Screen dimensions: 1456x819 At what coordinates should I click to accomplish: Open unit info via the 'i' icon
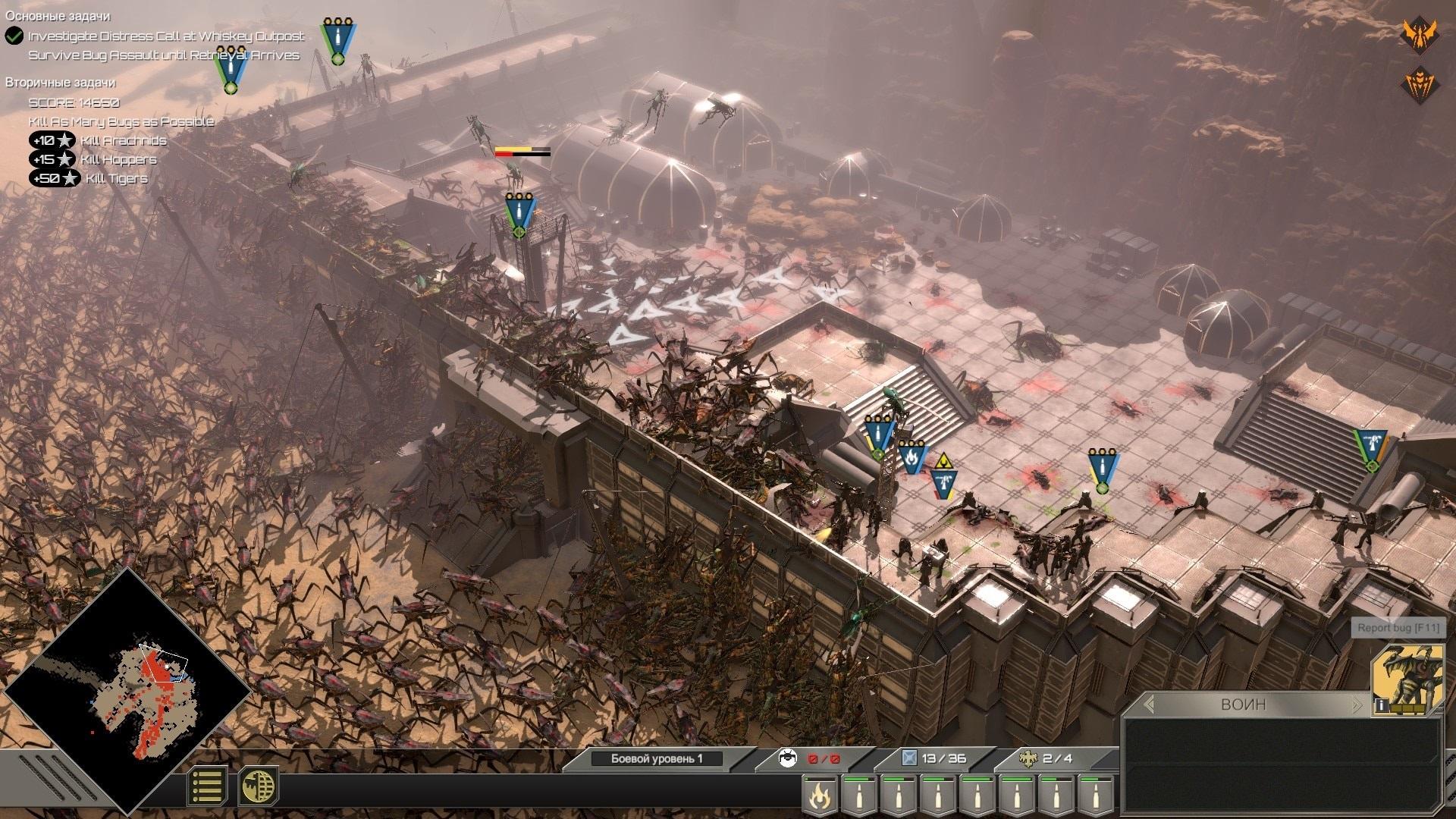click(1382, 706)
